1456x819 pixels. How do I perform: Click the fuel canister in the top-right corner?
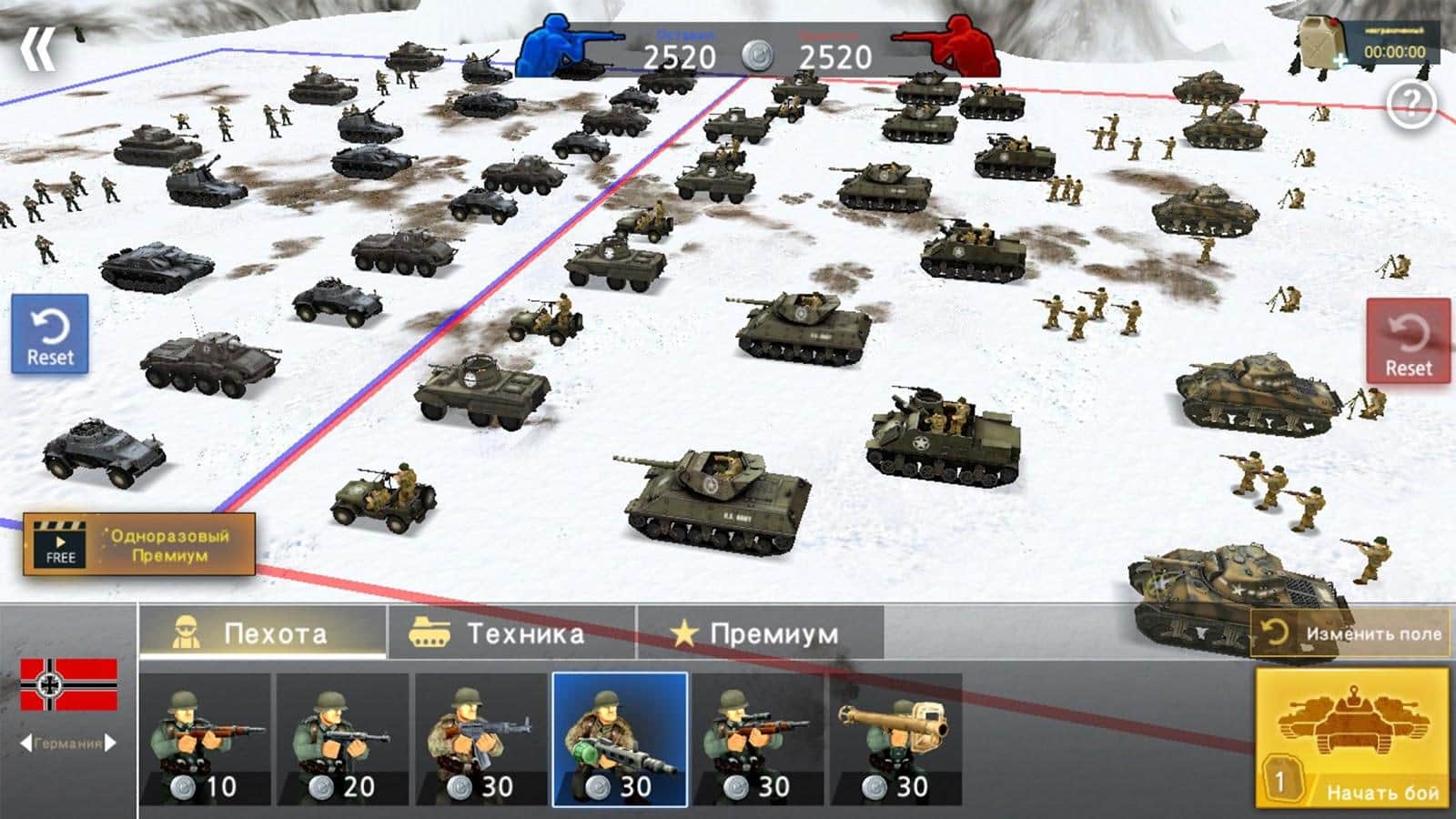click(1321, 41)
